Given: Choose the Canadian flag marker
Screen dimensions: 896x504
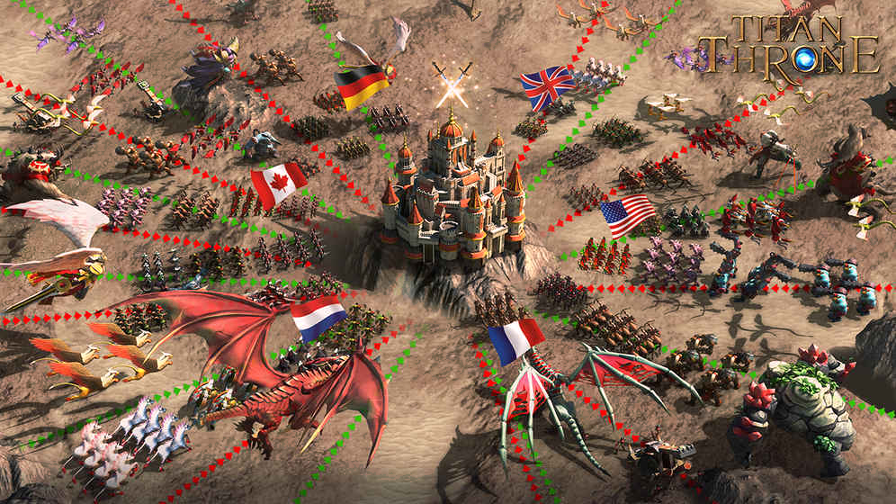Looking at the screenshot, I should click(279, 185).
